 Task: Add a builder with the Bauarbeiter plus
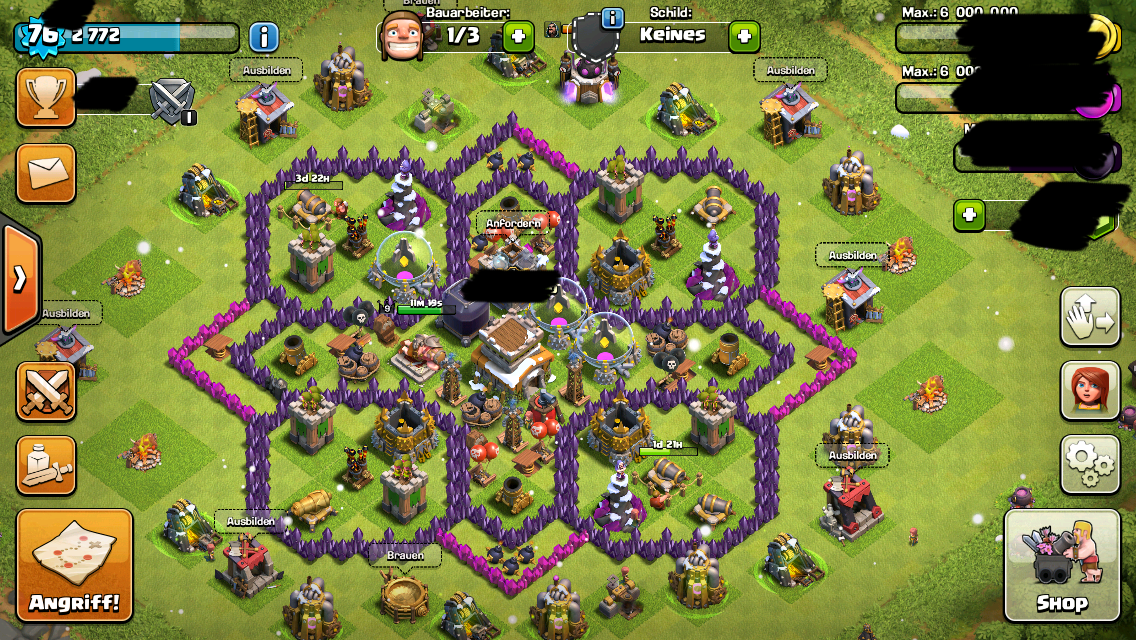pos(518,37)
